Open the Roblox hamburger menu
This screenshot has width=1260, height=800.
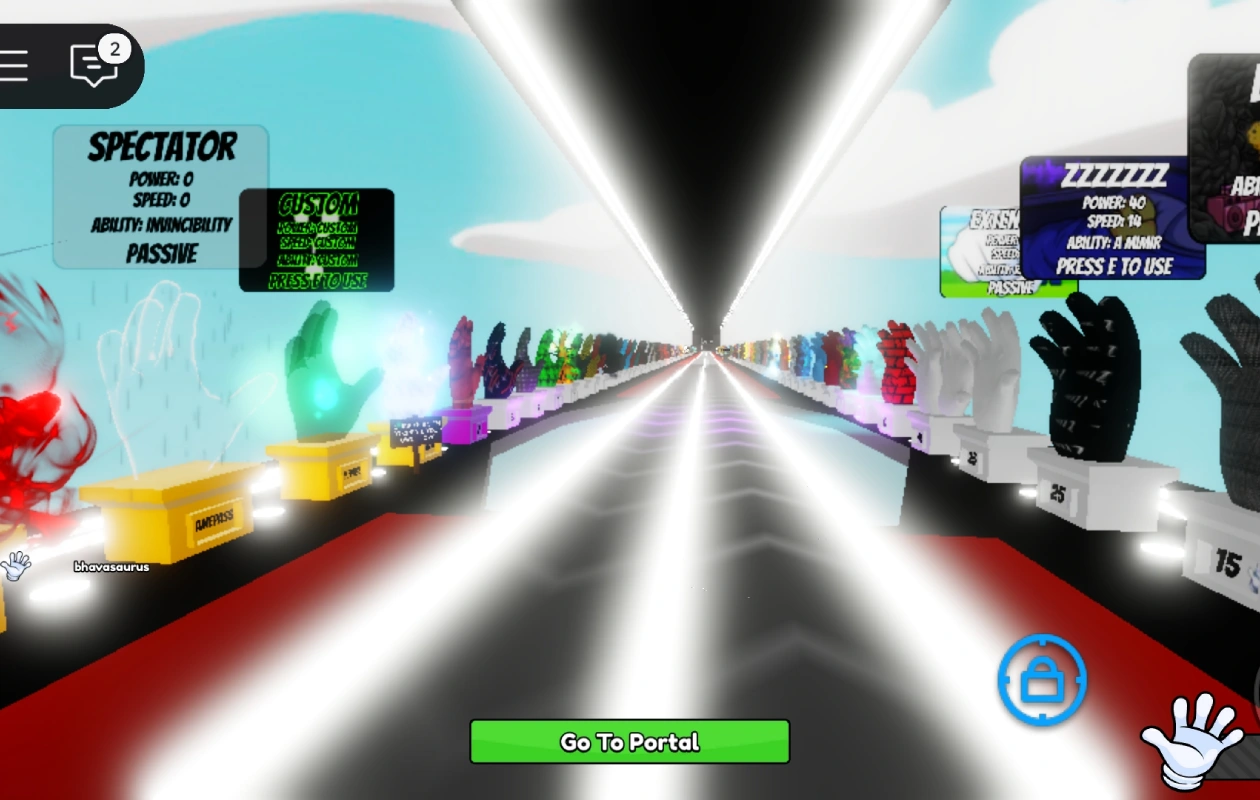(x=15, y=66)
